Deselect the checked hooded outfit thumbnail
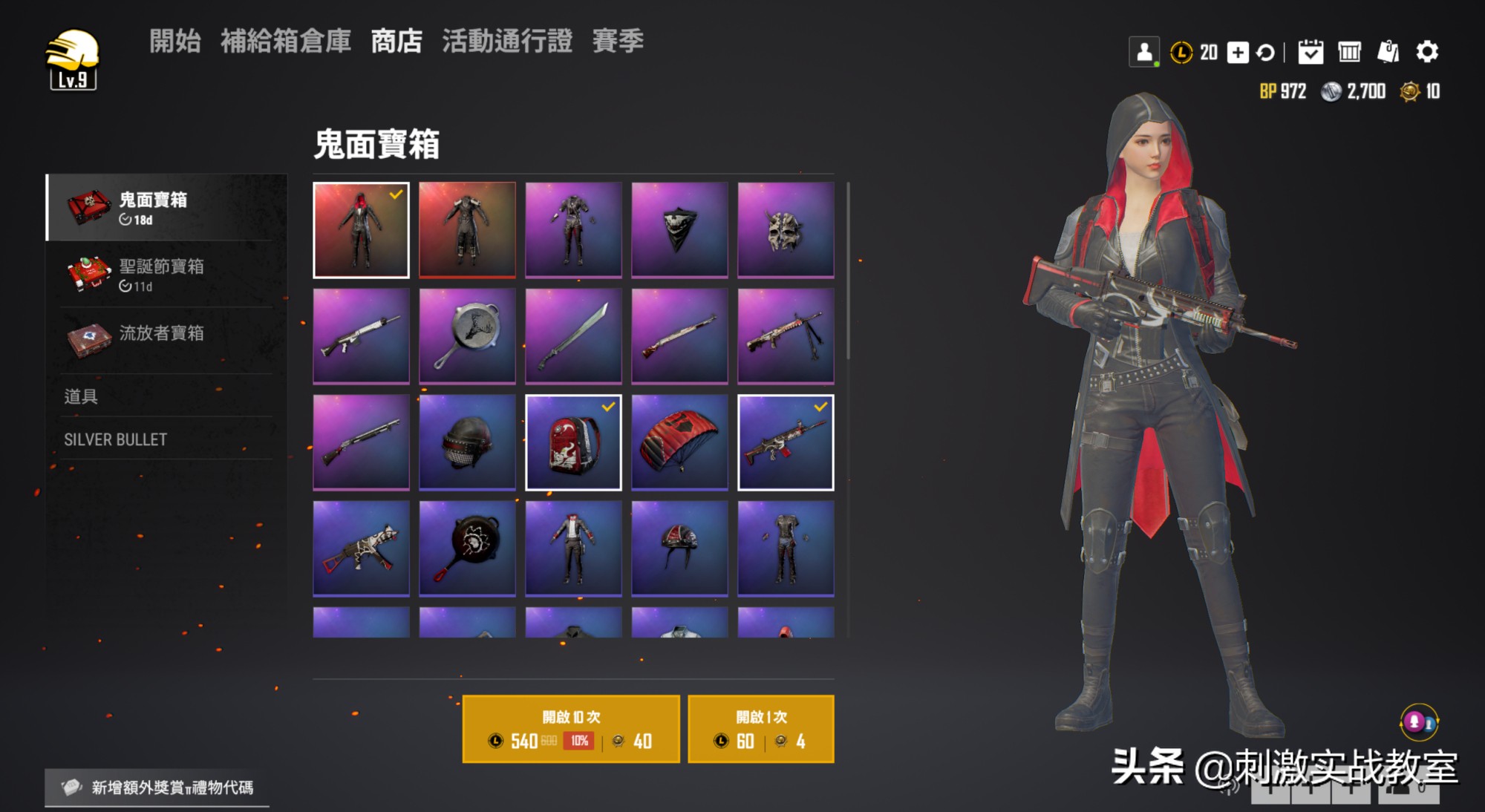 [x=361, y=229]
